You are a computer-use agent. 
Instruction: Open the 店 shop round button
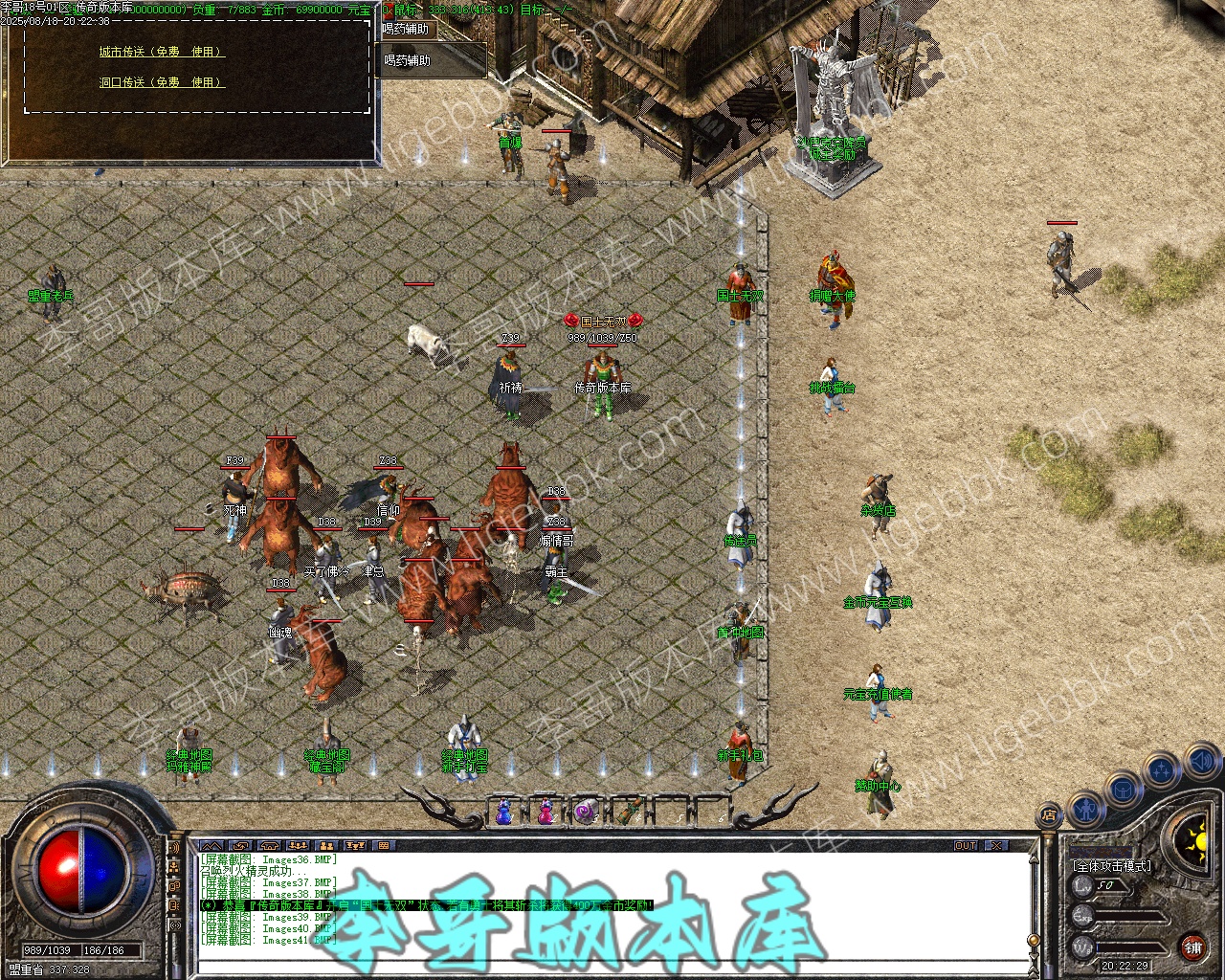tap(1050, 816)
